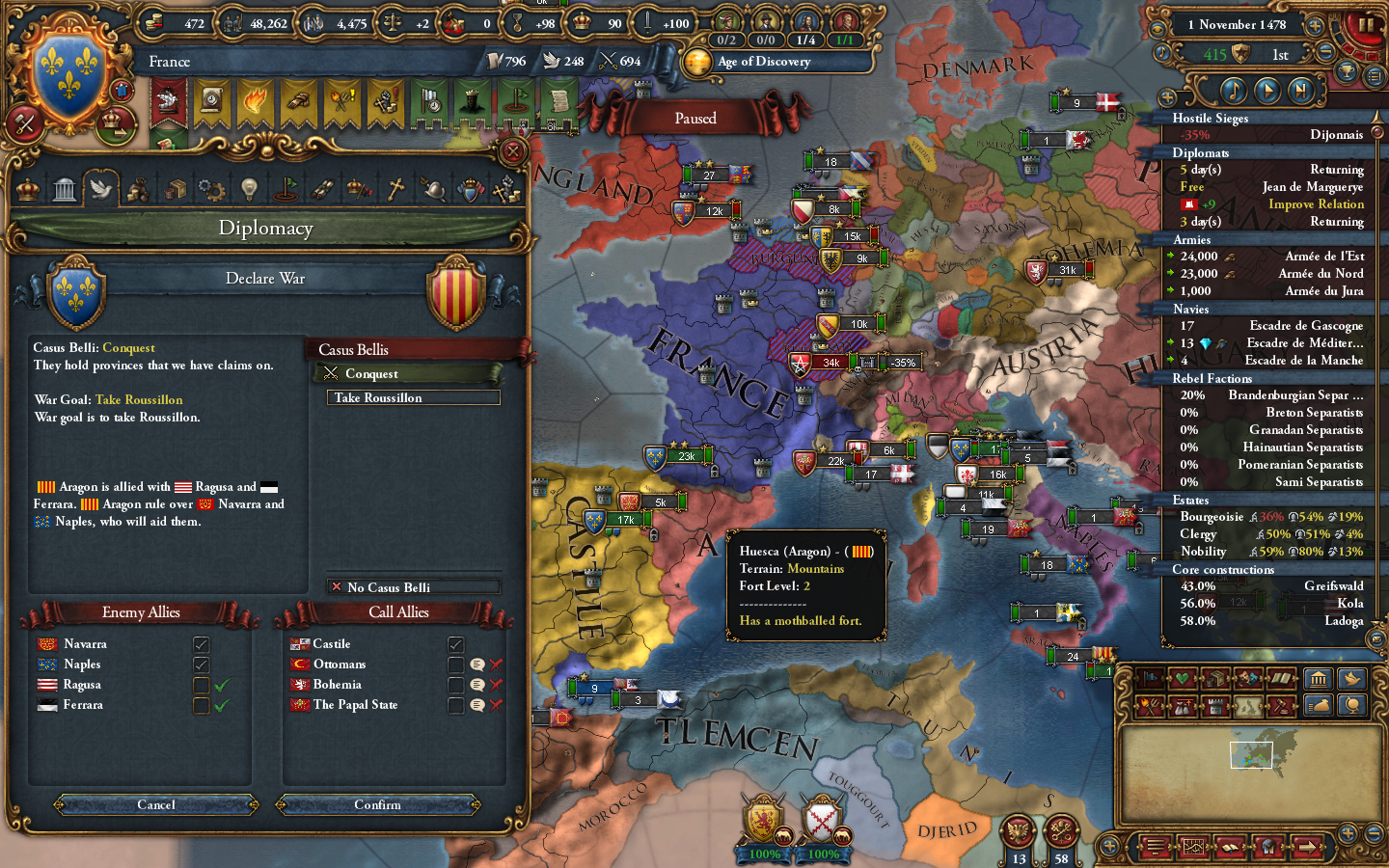This screenshot has height=868, width=1389.
Task: Check the Ottomans call ally checkbox
Action: 455,665
